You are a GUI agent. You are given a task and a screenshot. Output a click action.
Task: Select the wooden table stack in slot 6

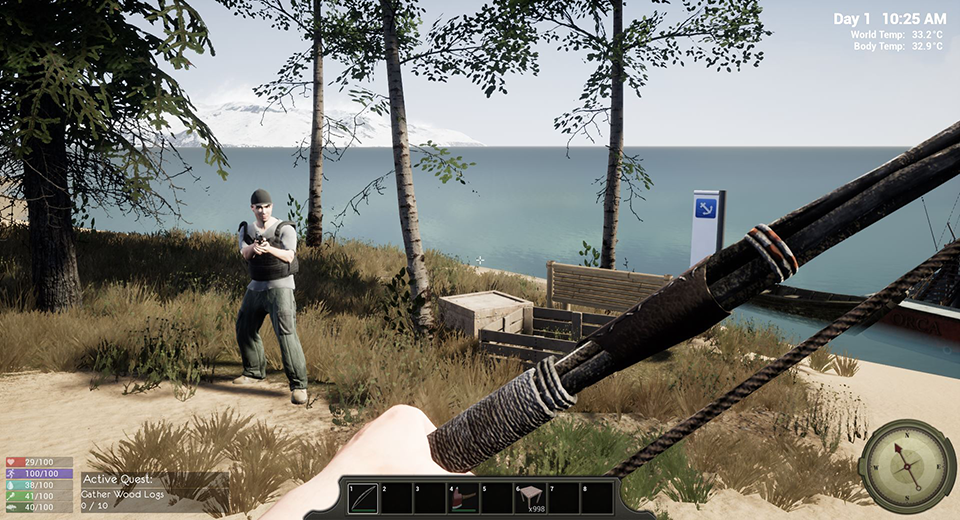point(530,497)
